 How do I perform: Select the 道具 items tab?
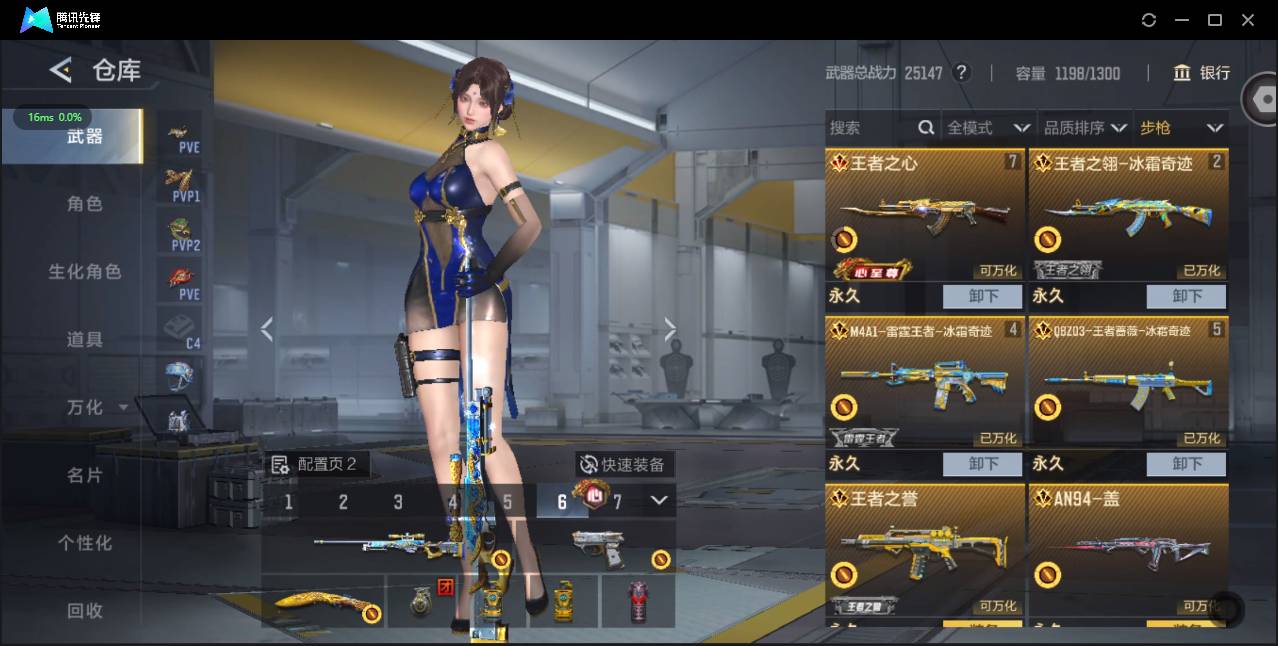coord(85,340)
